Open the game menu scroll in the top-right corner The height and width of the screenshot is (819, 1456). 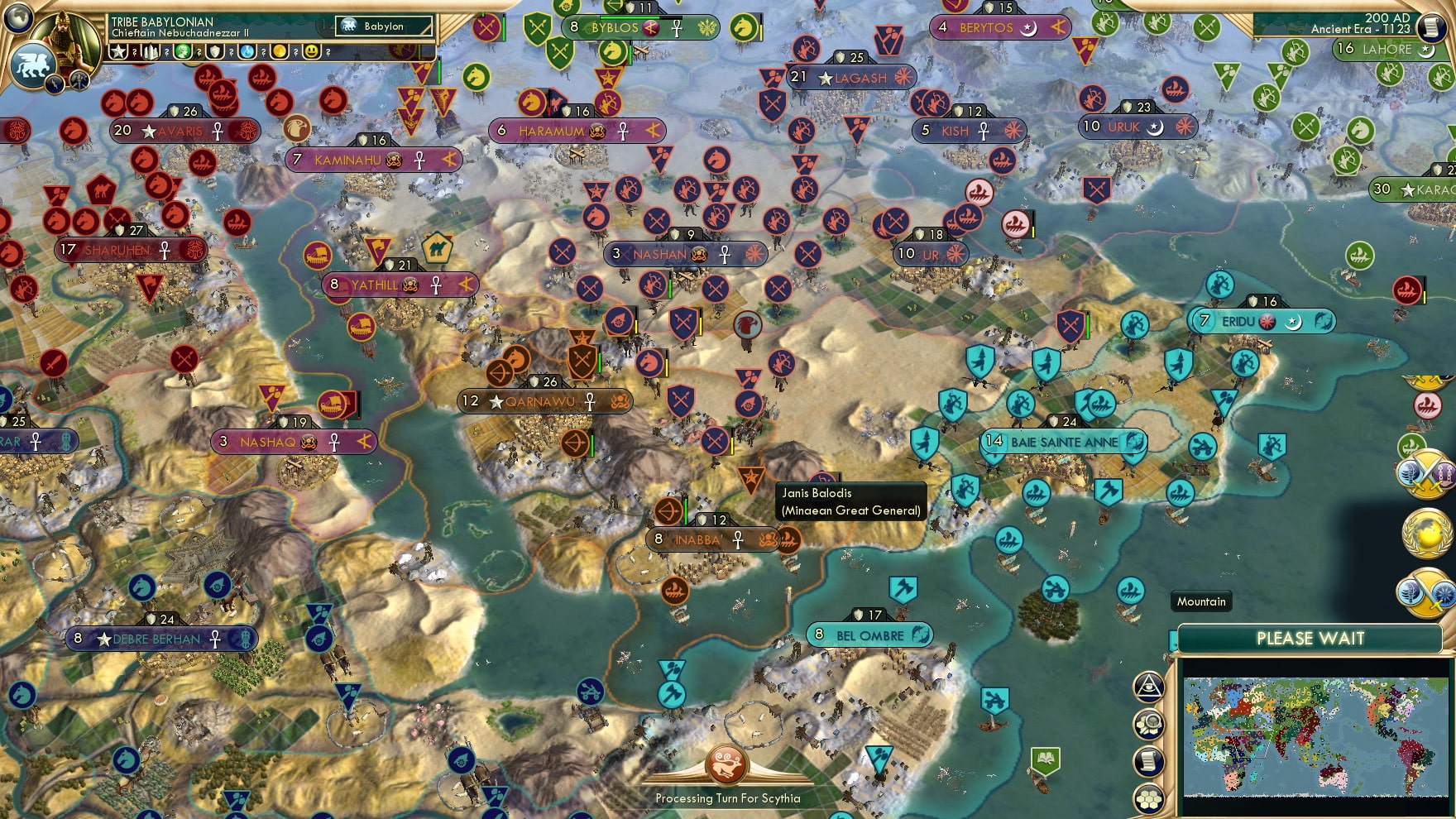tap(1430, 27)
